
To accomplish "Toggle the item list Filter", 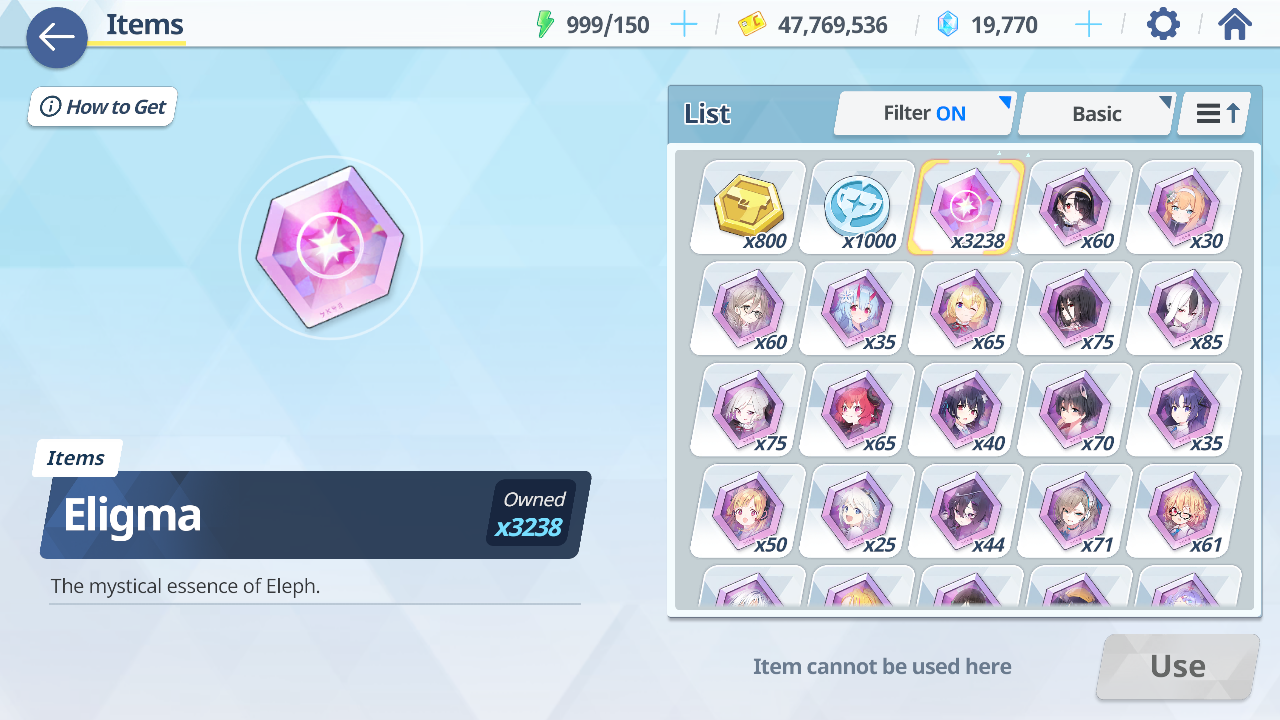I will (924, 114).
